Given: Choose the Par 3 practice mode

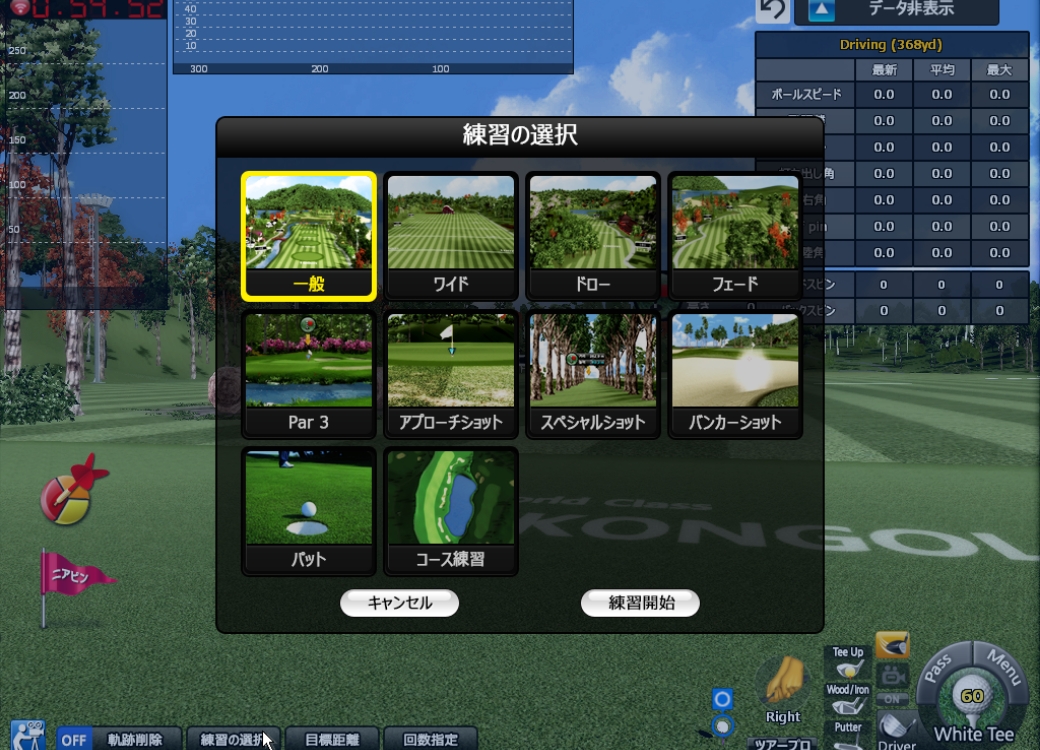Looking at the screenshot, I should (309, 375).
